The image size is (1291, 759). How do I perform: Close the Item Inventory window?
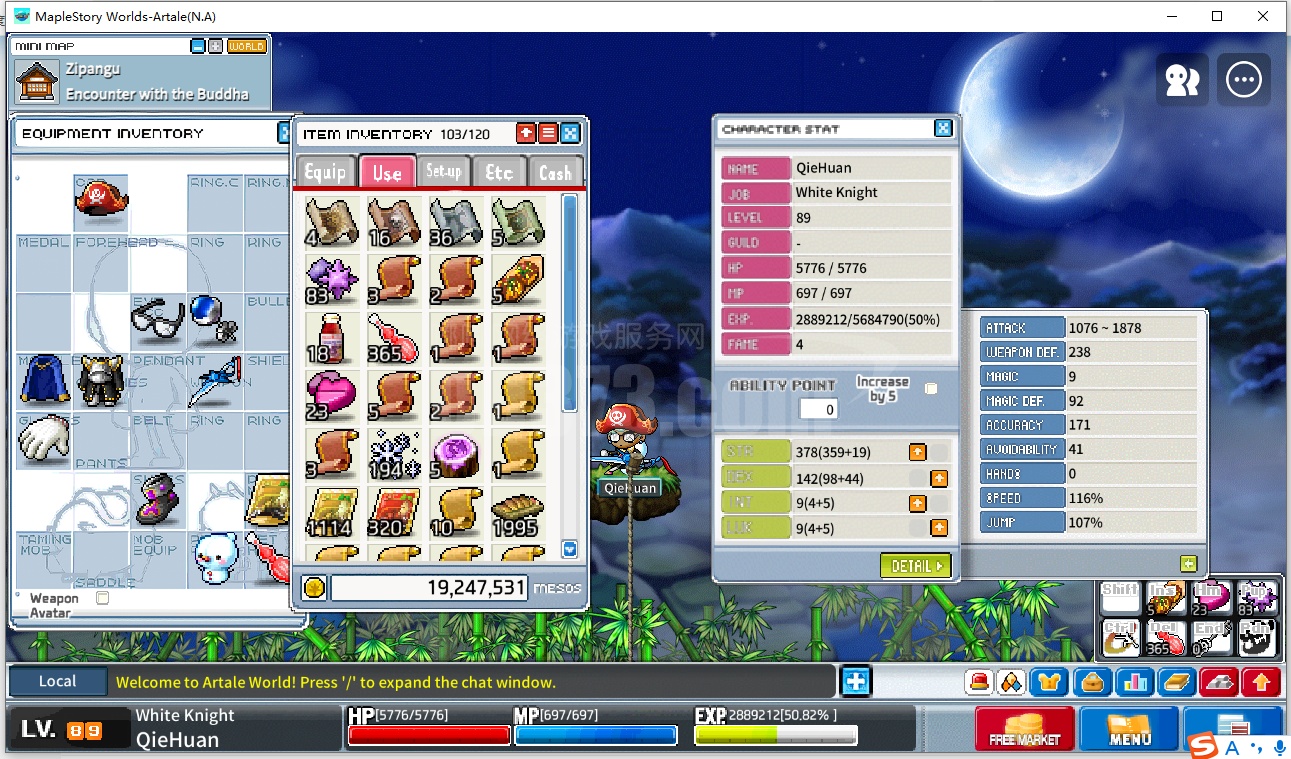click(570, 133)
